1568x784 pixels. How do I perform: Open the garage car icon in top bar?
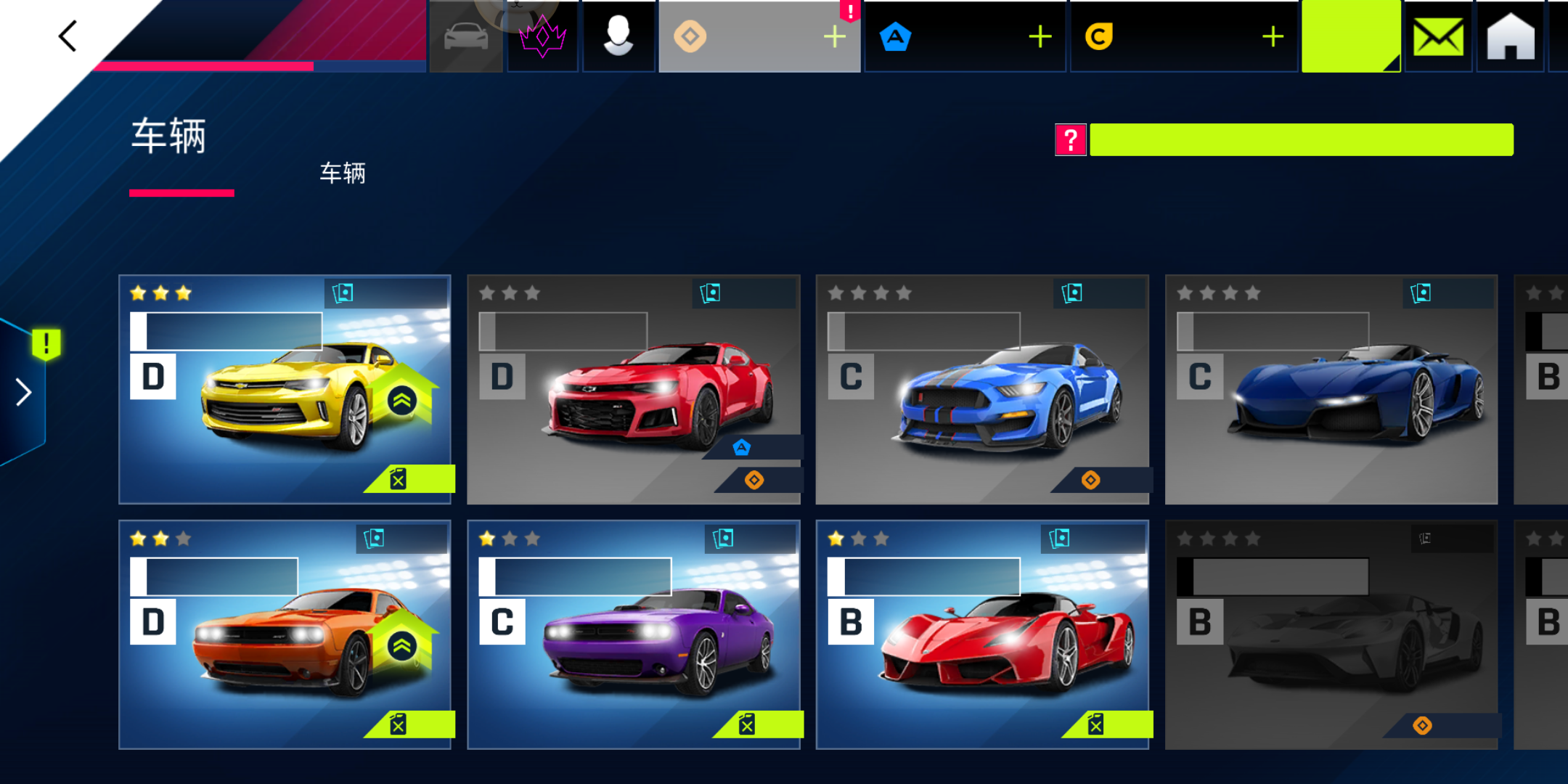click(466, 36)
